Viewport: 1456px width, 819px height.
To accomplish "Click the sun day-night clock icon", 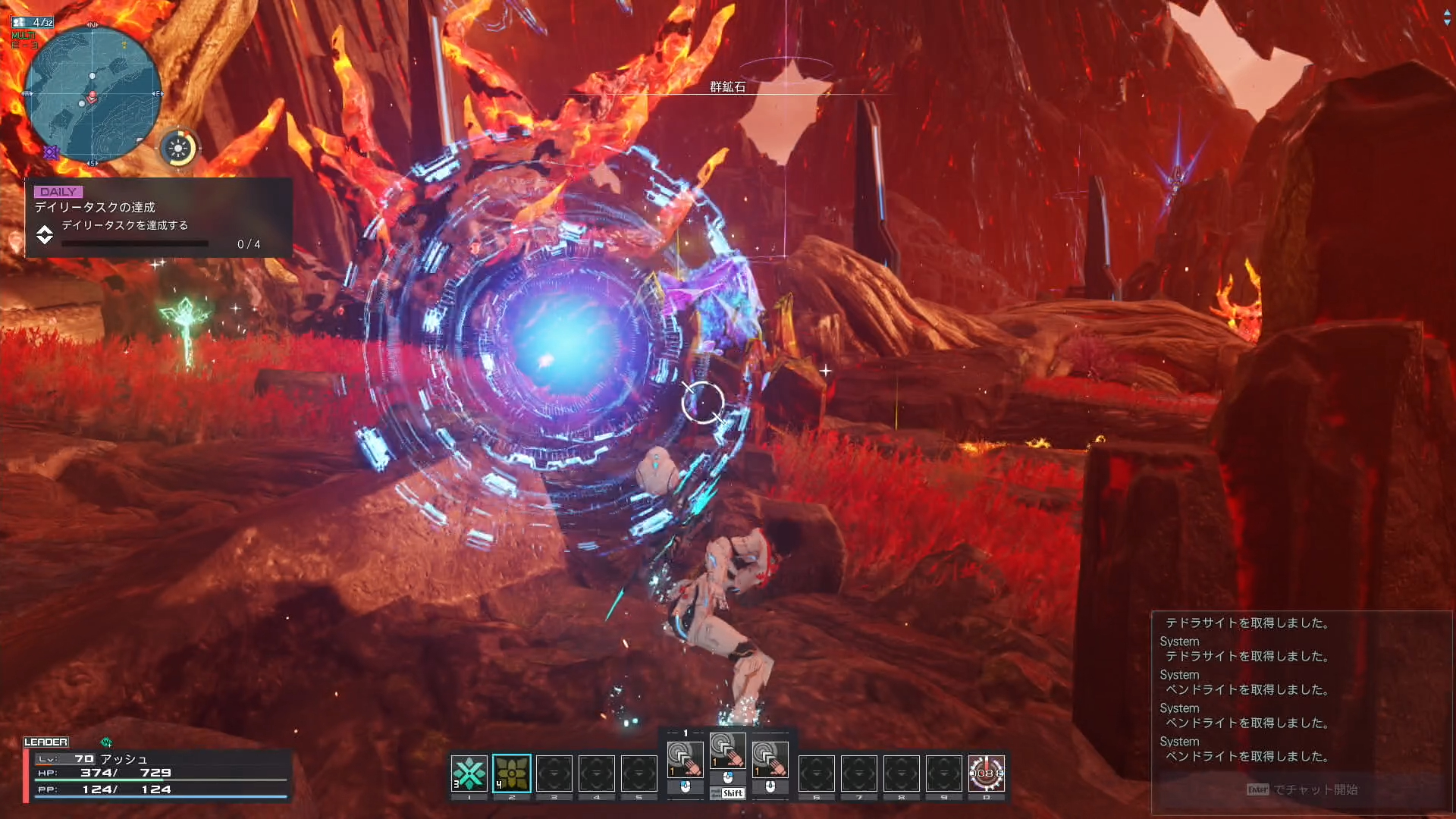I will click(x=179, y=148).
